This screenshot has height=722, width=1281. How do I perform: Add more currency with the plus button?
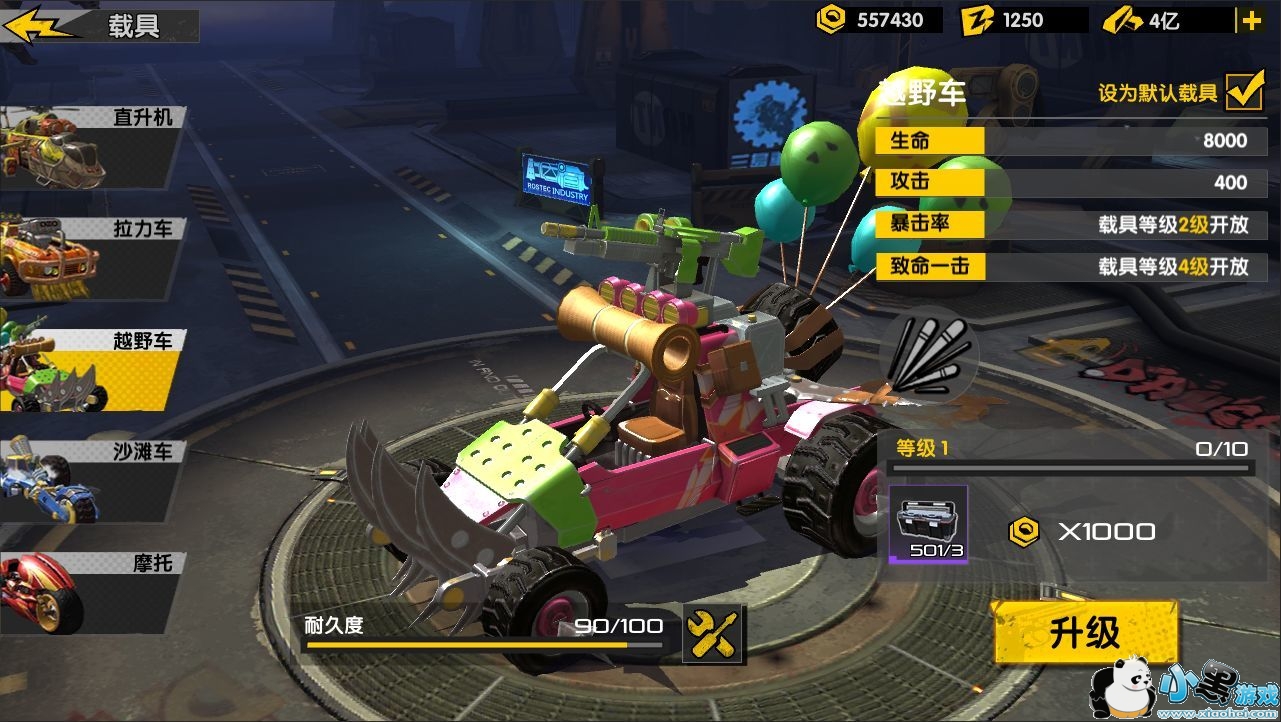pos(1250,20)
